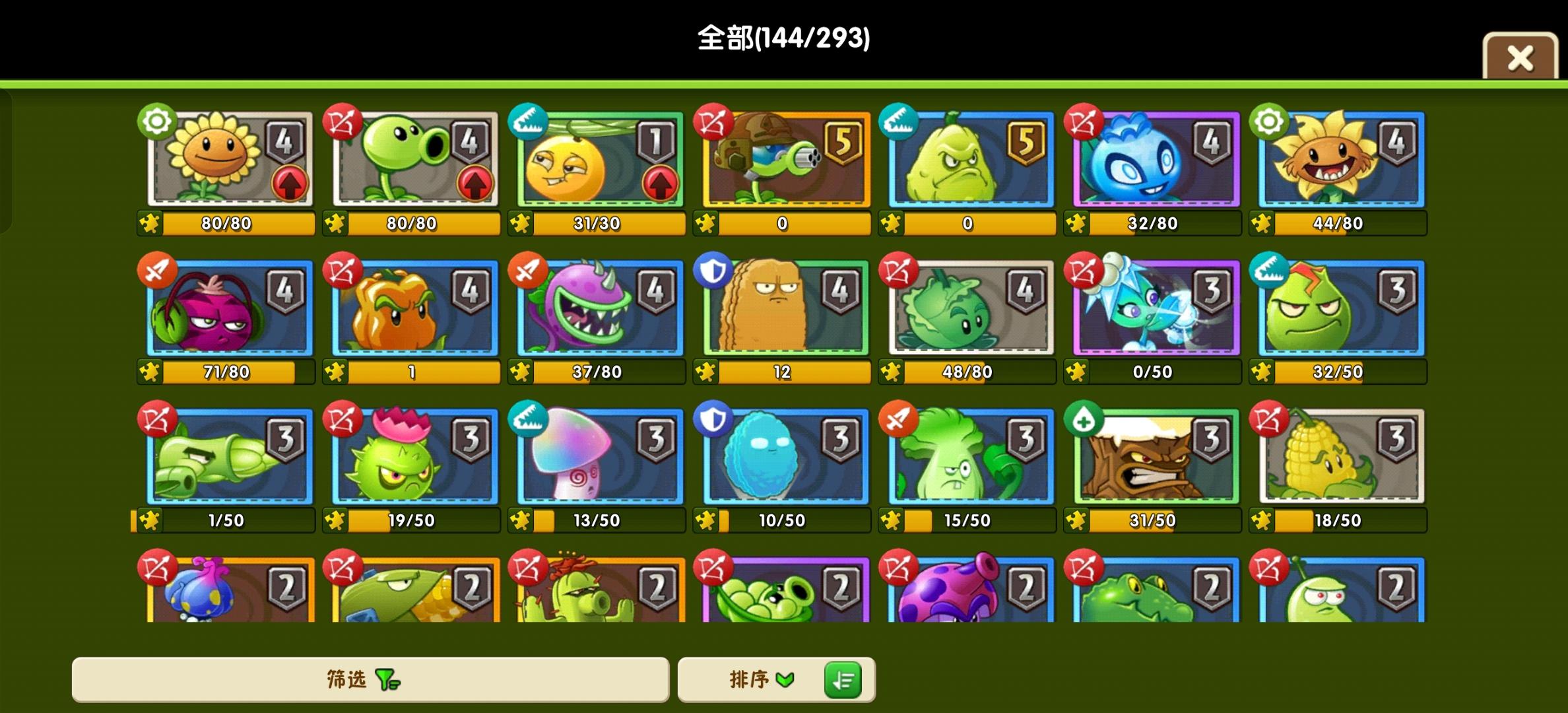Tap the teal trap-jaw class icon on the Squash card
Image resolution: width=1568 pixels, height=713 pixels.
point(899,121)
